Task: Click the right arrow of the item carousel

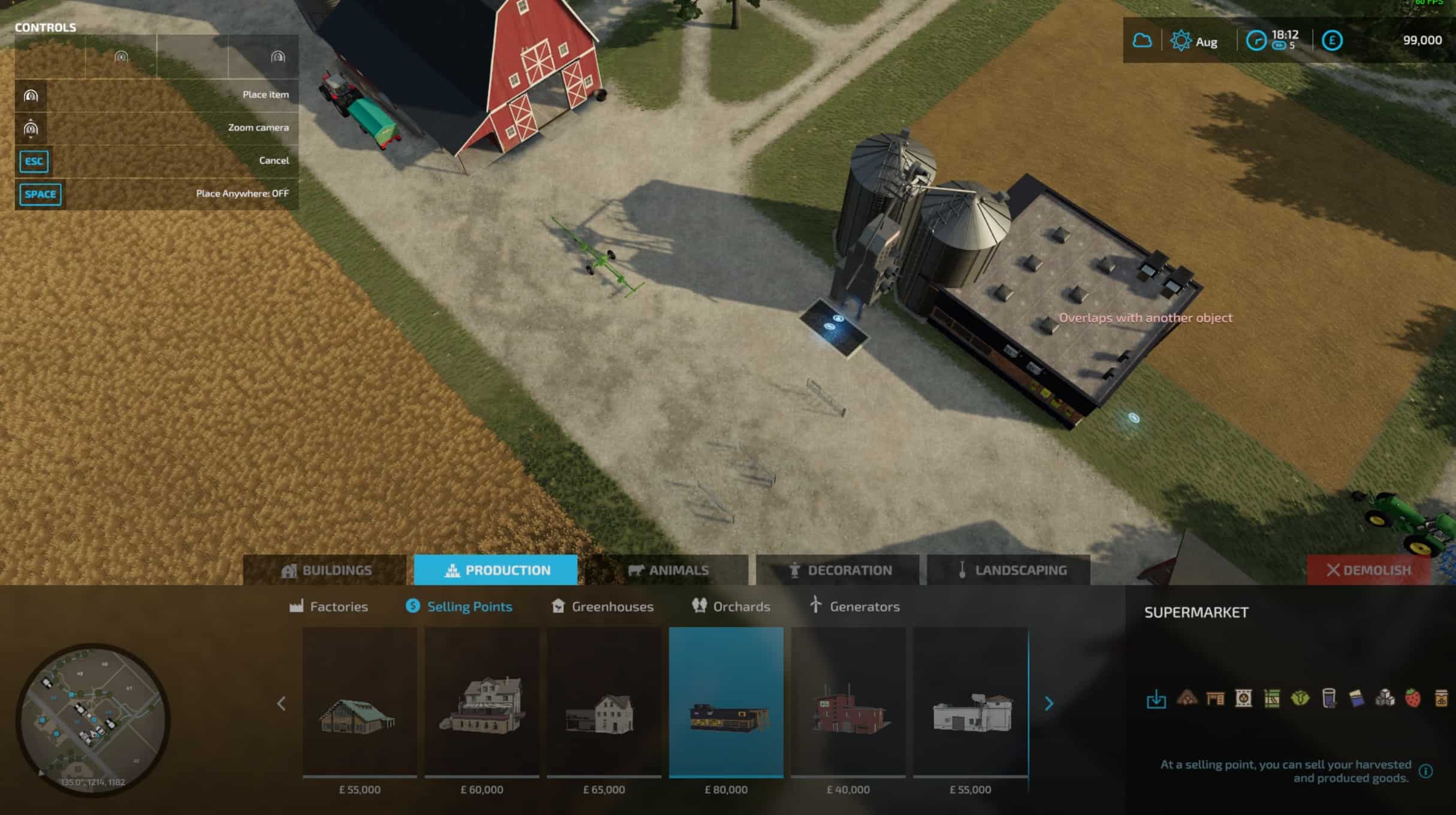Action: pos(1049,704)
